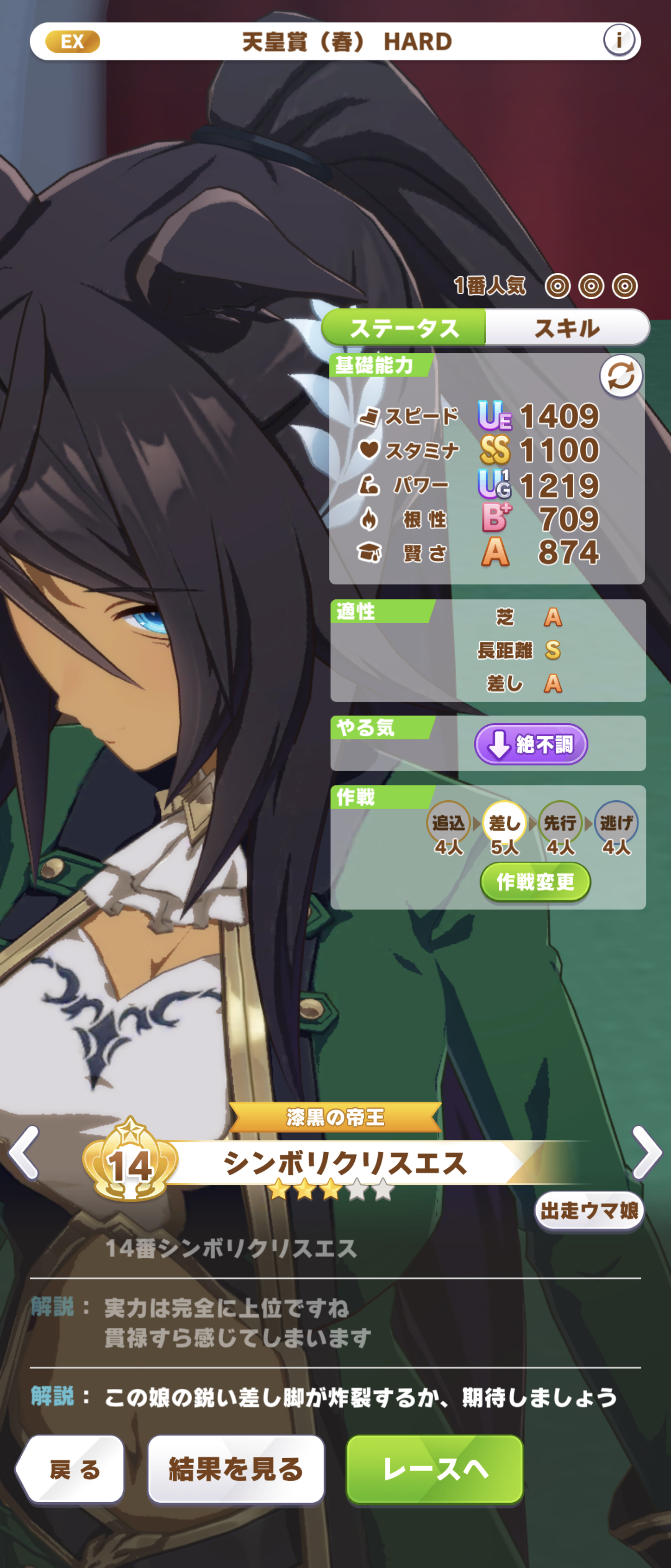This screenshot has width=671, height=1568.
Task: Toggle the stats display refresh icon
Action: 620,376
